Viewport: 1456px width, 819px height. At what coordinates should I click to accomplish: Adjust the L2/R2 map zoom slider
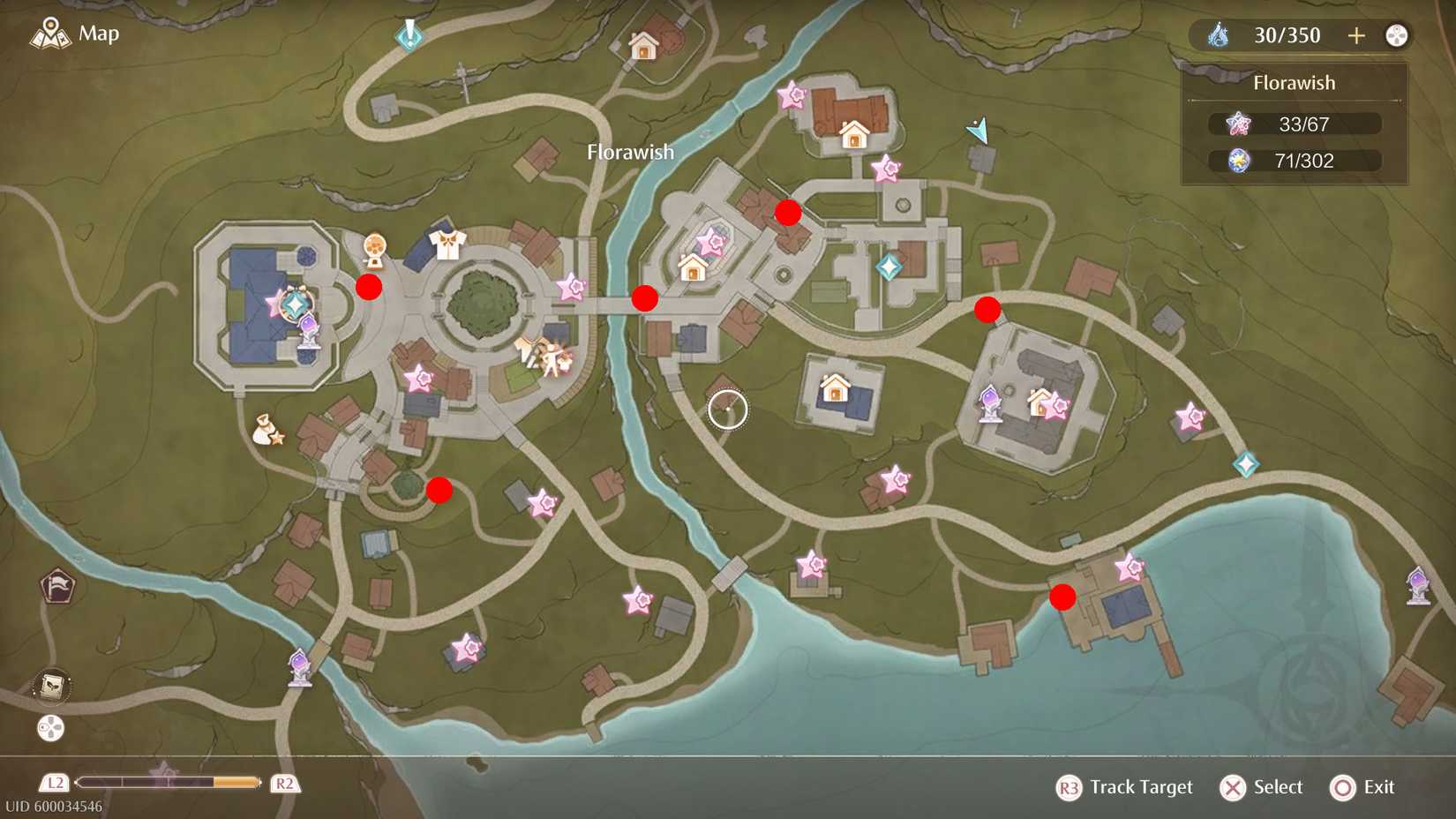[x=168, y=783]
